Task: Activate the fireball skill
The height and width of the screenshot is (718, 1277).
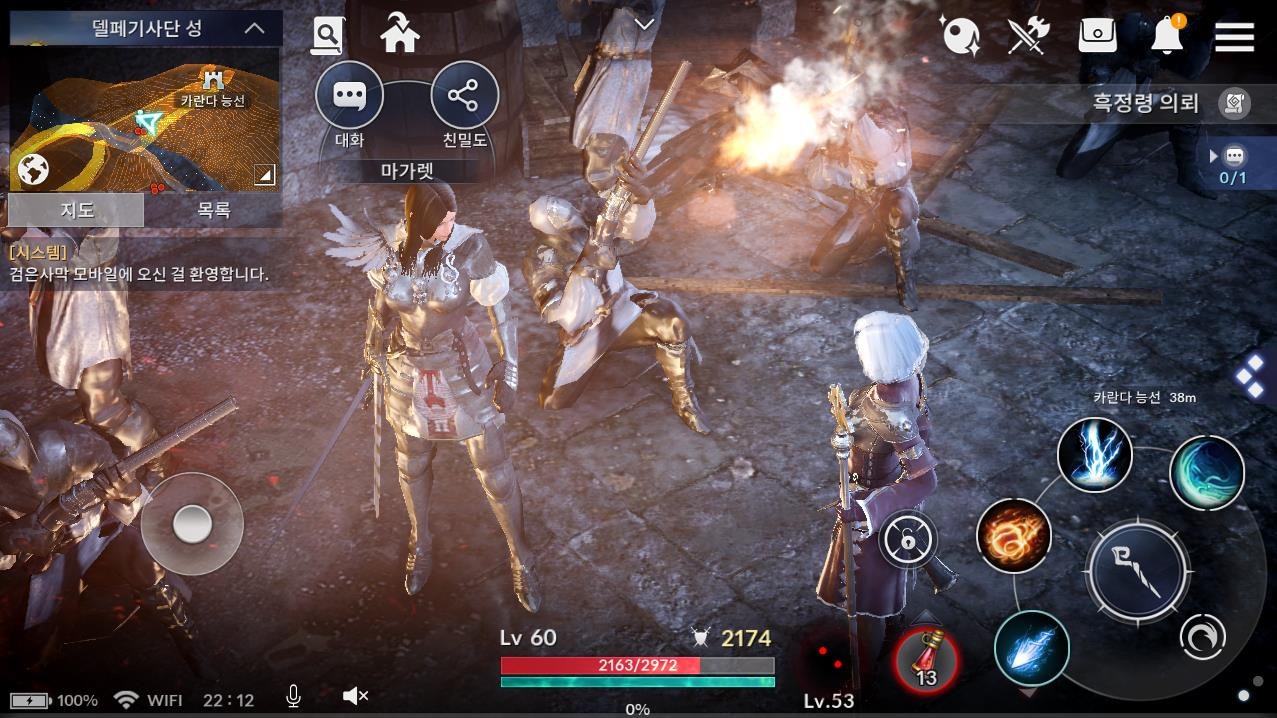Action: [x=1013, y=537]
